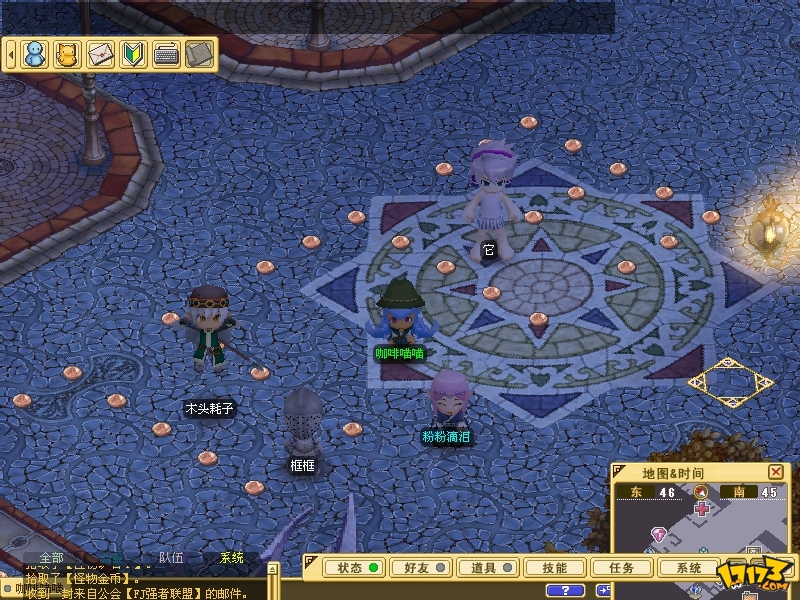Click the pink cross marker on the minimap
This screenshot has width=800, height=600.
click(x=703, y=509)
